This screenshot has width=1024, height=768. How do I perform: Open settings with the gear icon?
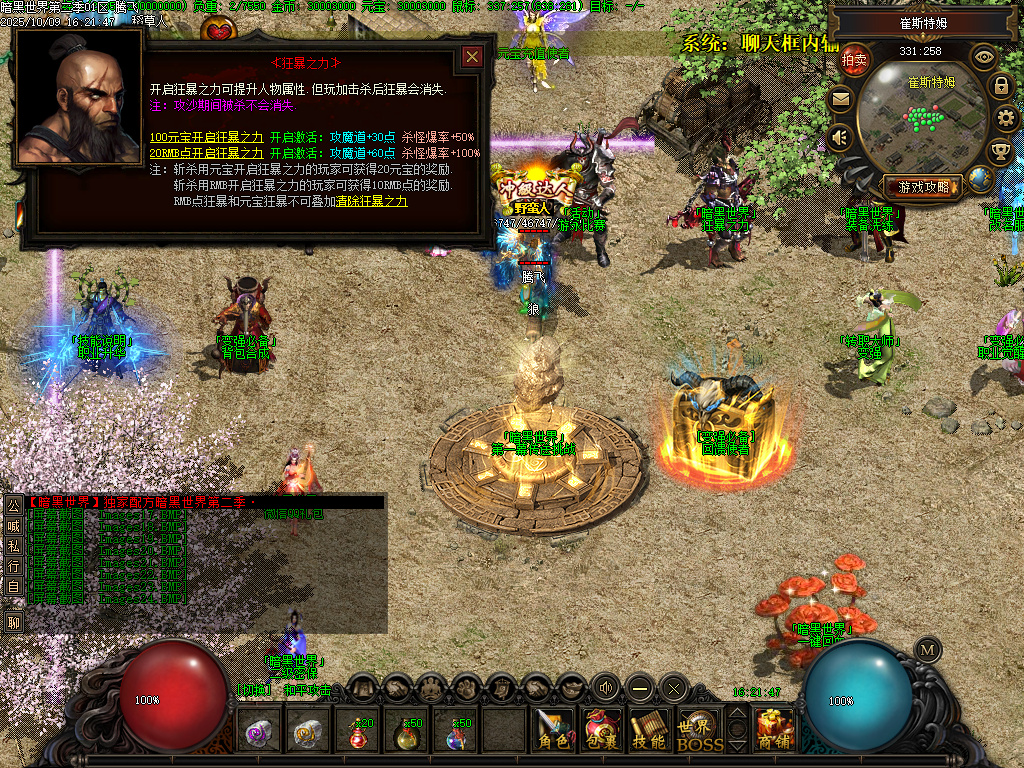1006,119
